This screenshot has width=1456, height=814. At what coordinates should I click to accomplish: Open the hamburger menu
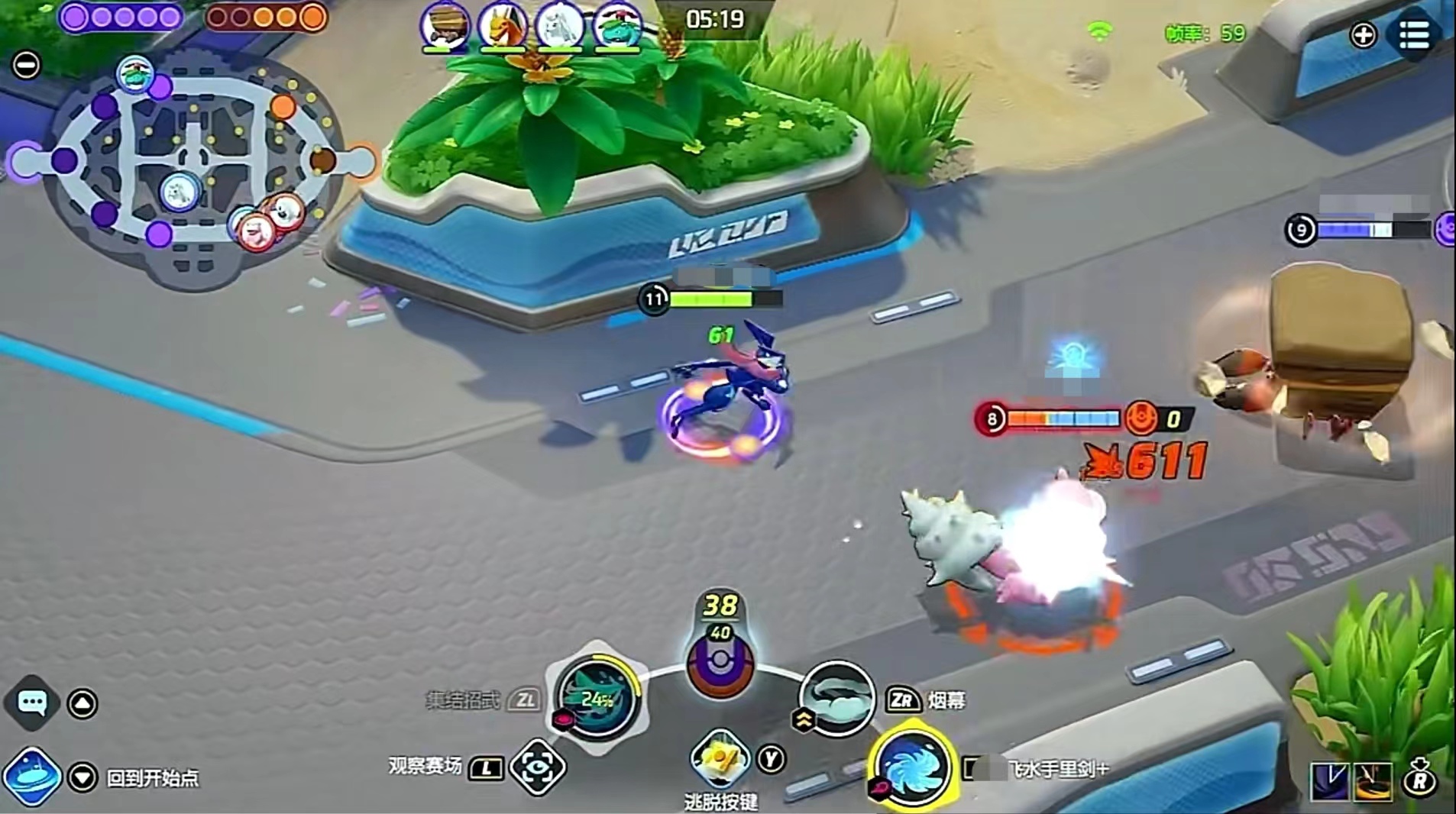tap(1413, 34)
